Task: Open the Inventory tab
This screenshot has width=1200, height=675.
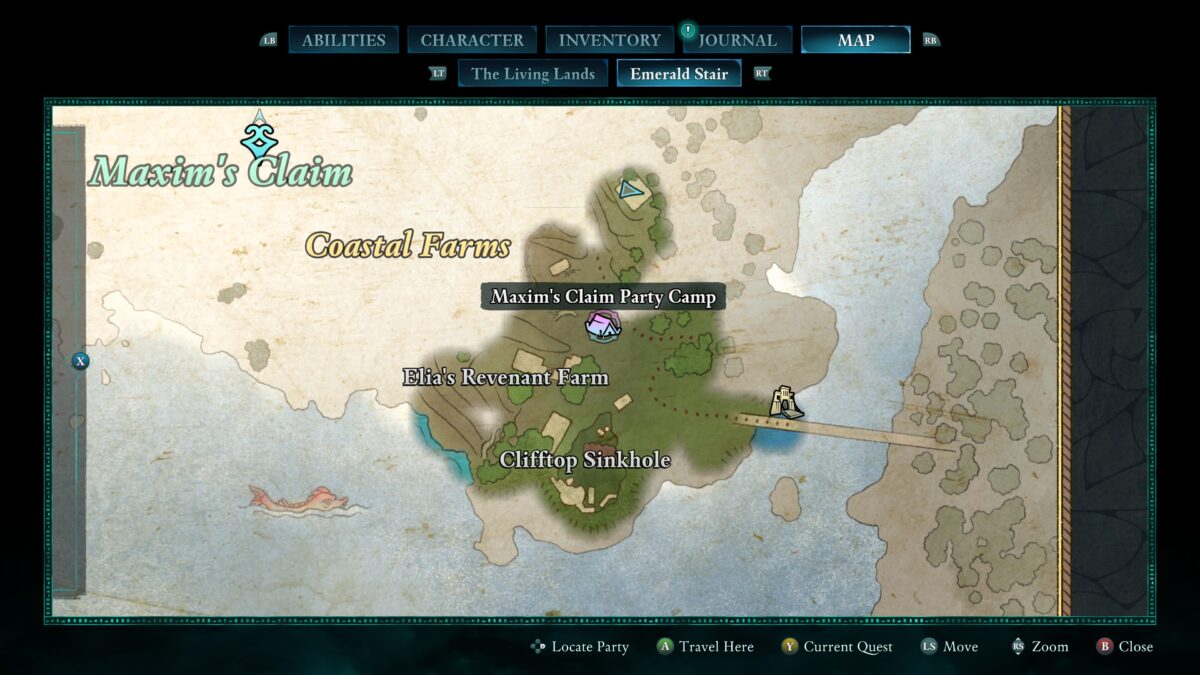Action: coord(609,40)
